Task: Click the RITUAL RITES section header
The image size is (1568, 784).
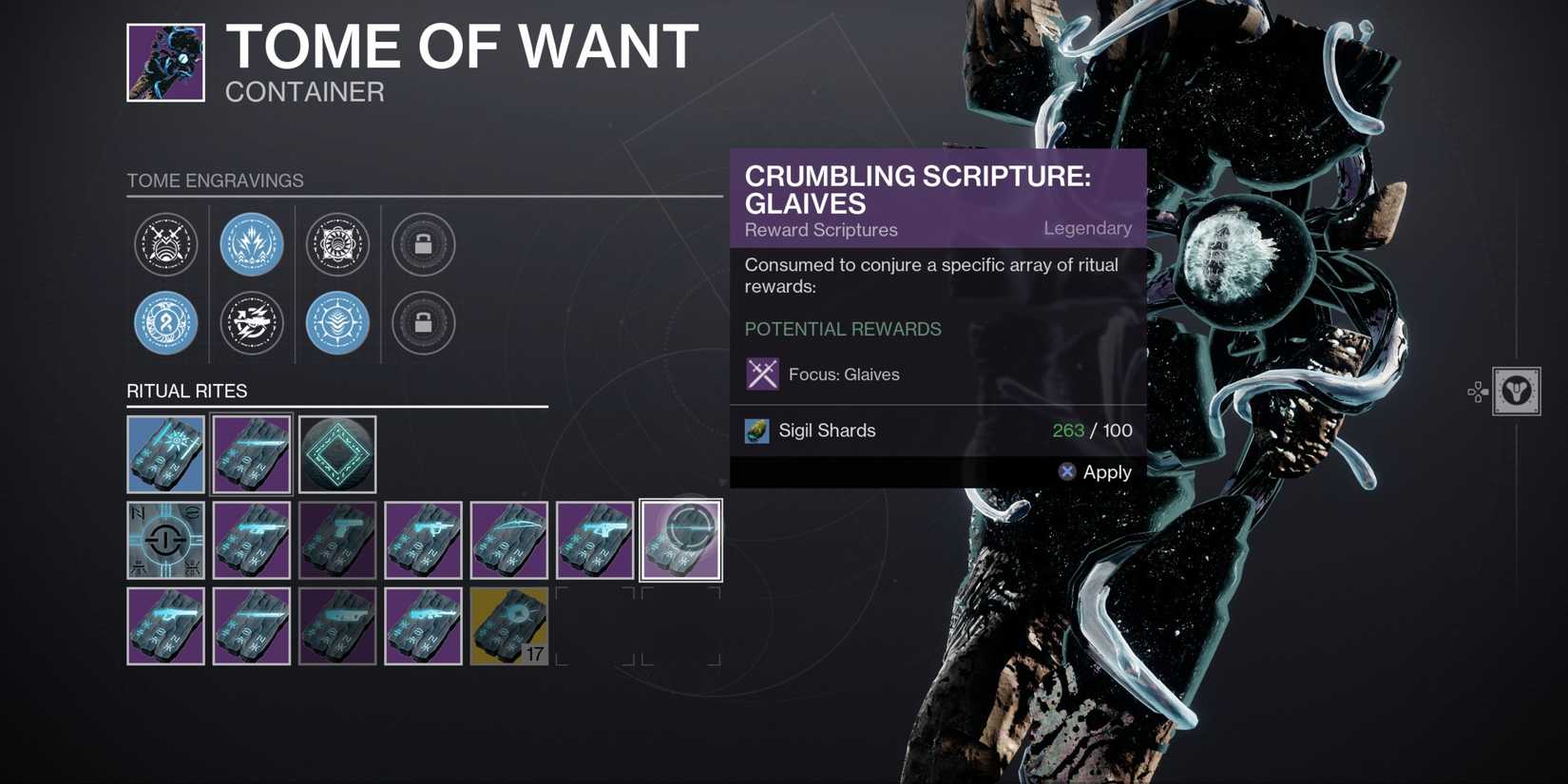Action: tap(186, 391)
